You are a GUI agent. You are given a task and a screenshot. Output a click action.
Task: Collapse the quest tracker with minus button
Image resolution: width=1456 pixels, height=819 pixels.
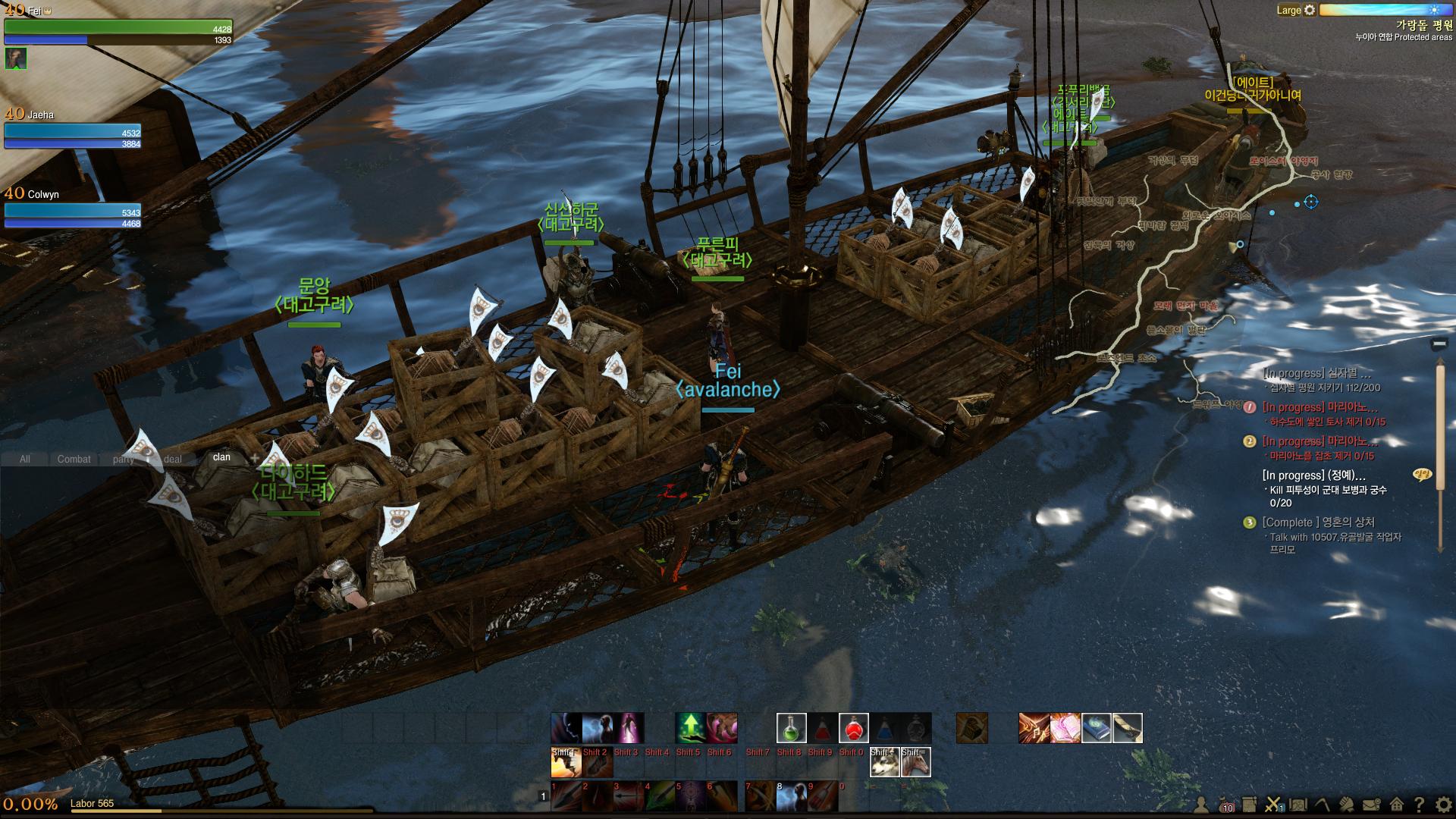pos(1439,344)
